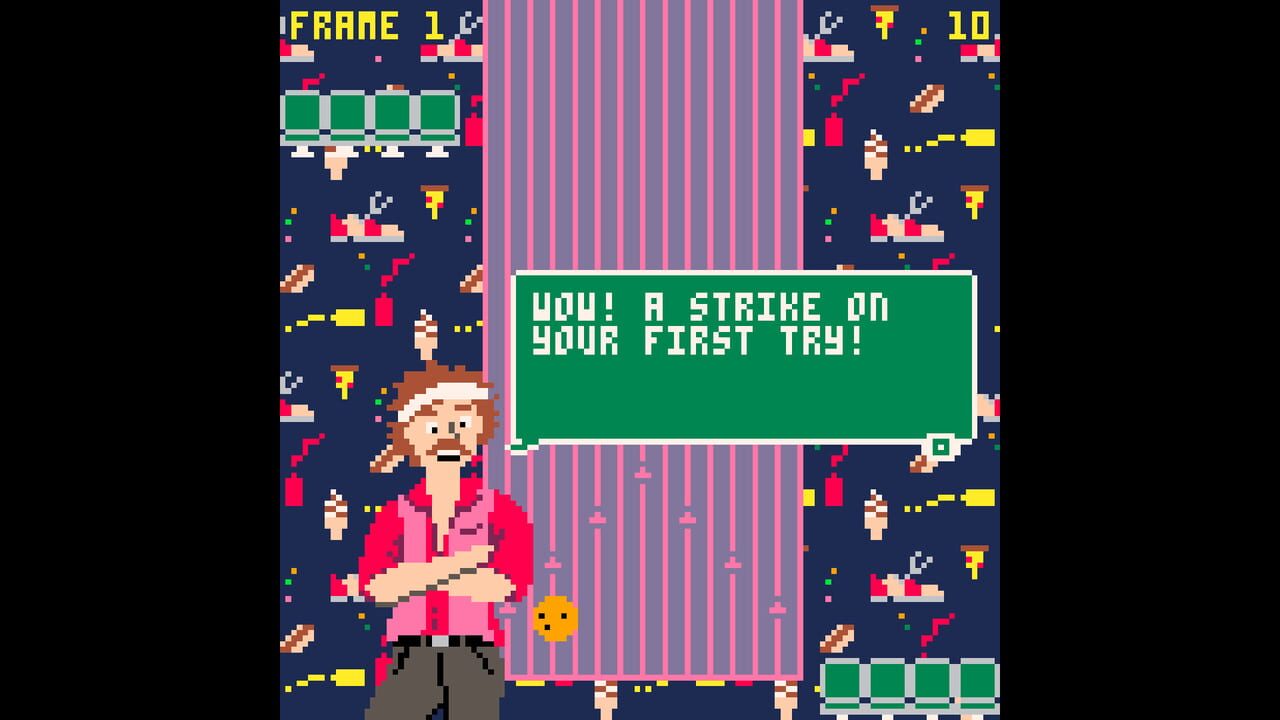Select the gray wrench icon beside the FRAME counter
The width and height of the screenshot is (1280, 720).
tap(468, 22)
